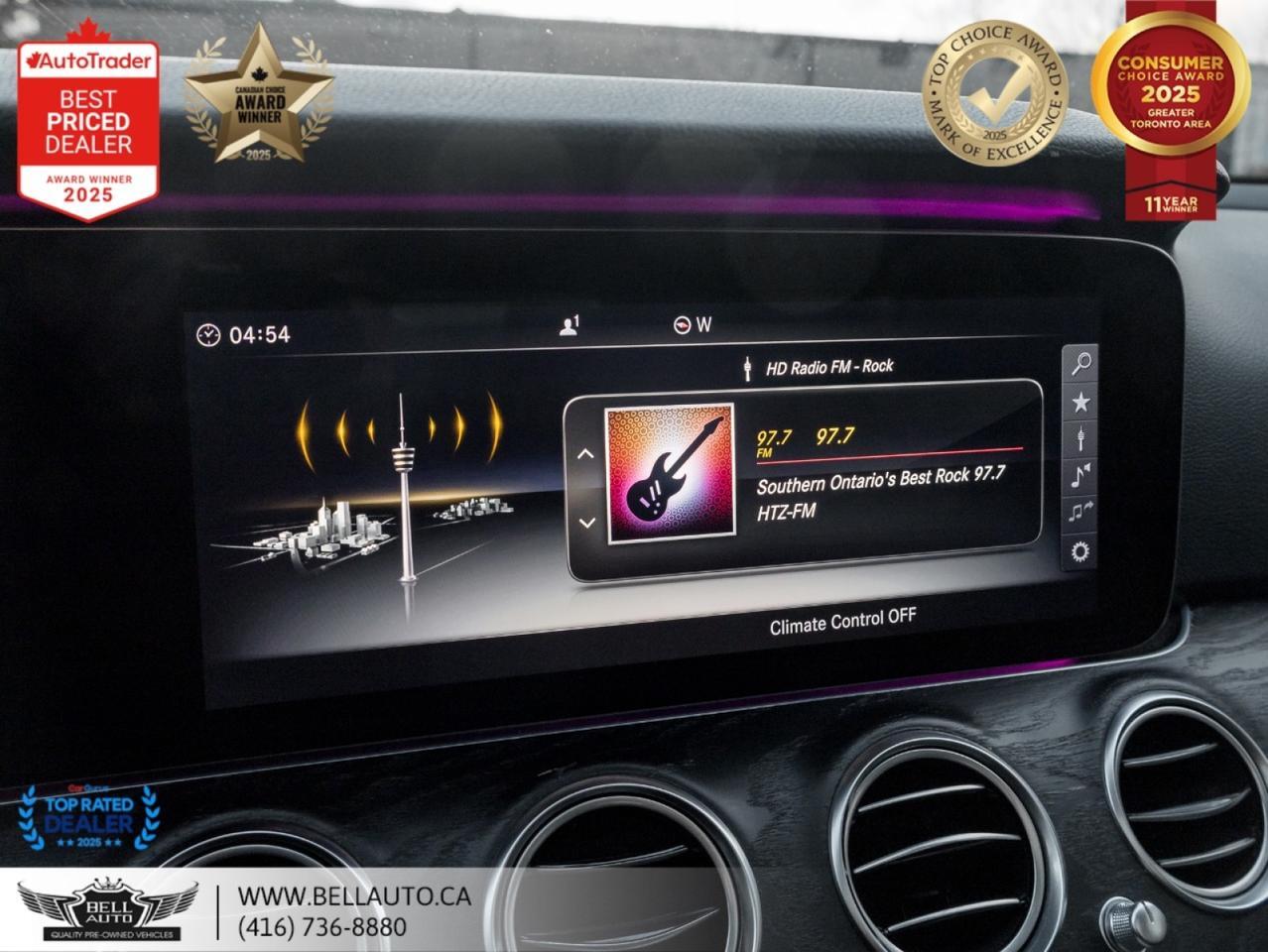Screen dimensions: 1268x952
Task: Go to previous station with up arrow
Action: click(585, 454)
